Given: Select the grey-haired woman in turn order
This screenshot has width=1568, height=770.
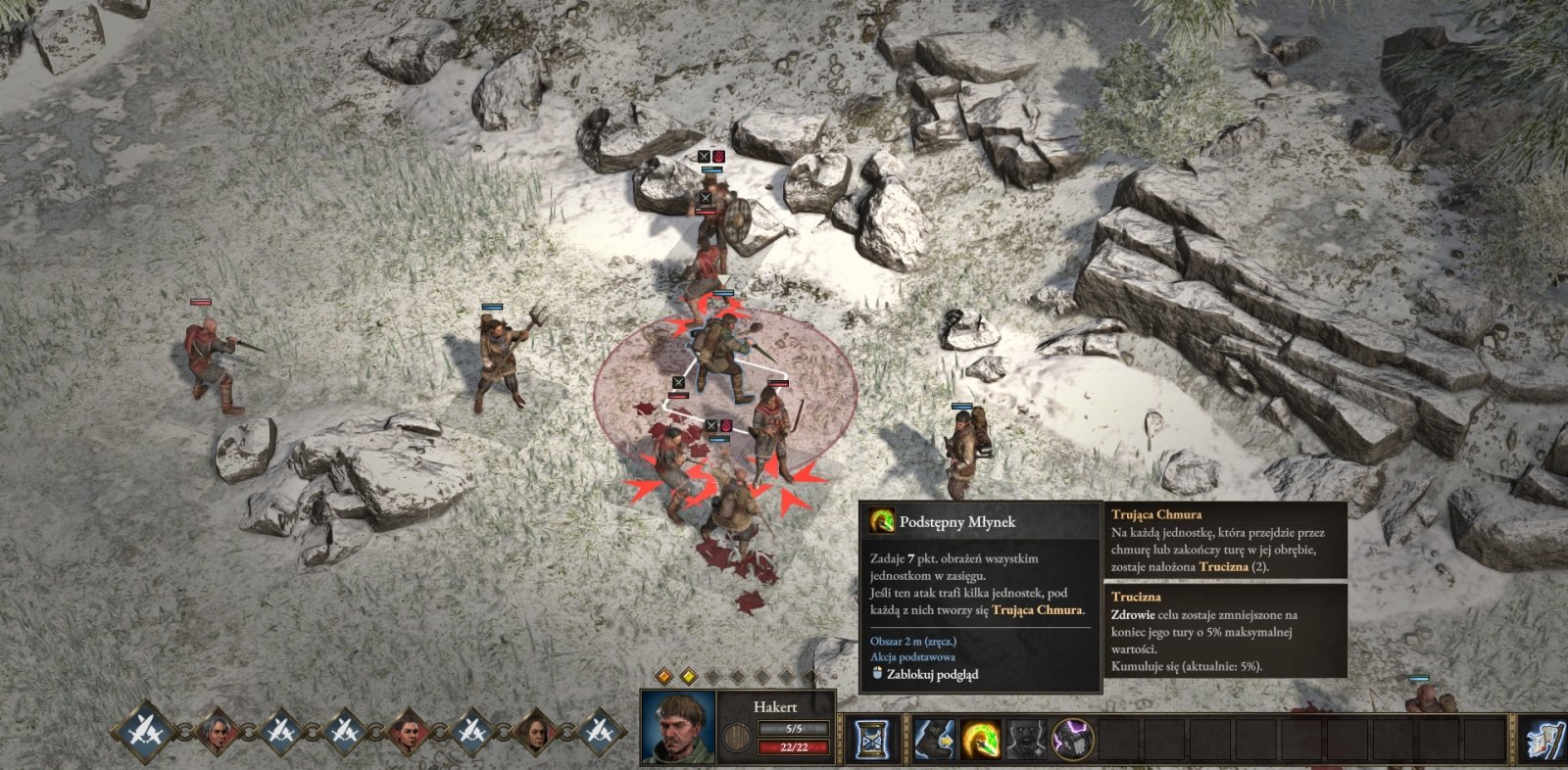Looking at the screenshot, I should click(216, 731).
